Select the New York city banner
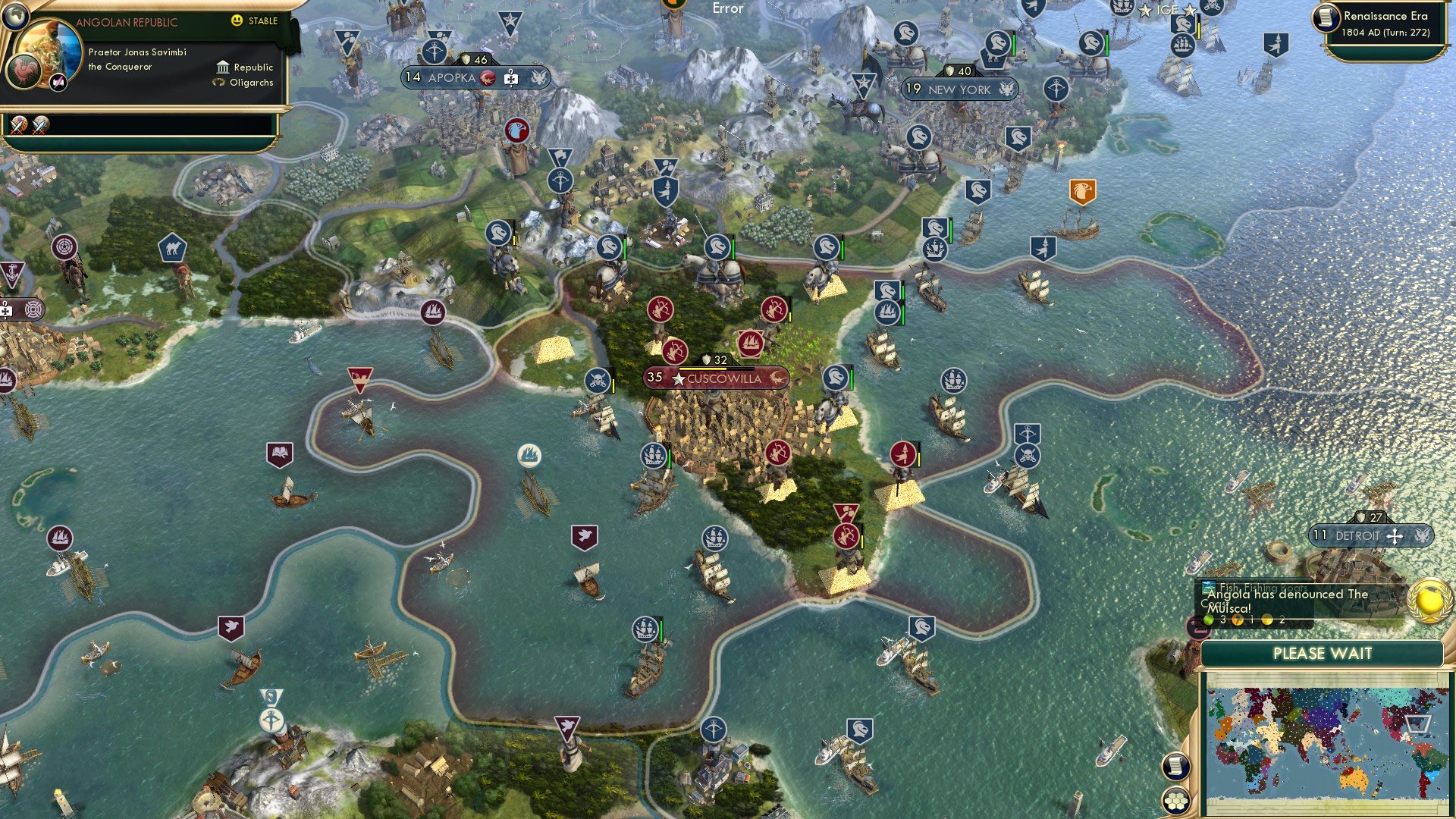 [x=959, y=89]
